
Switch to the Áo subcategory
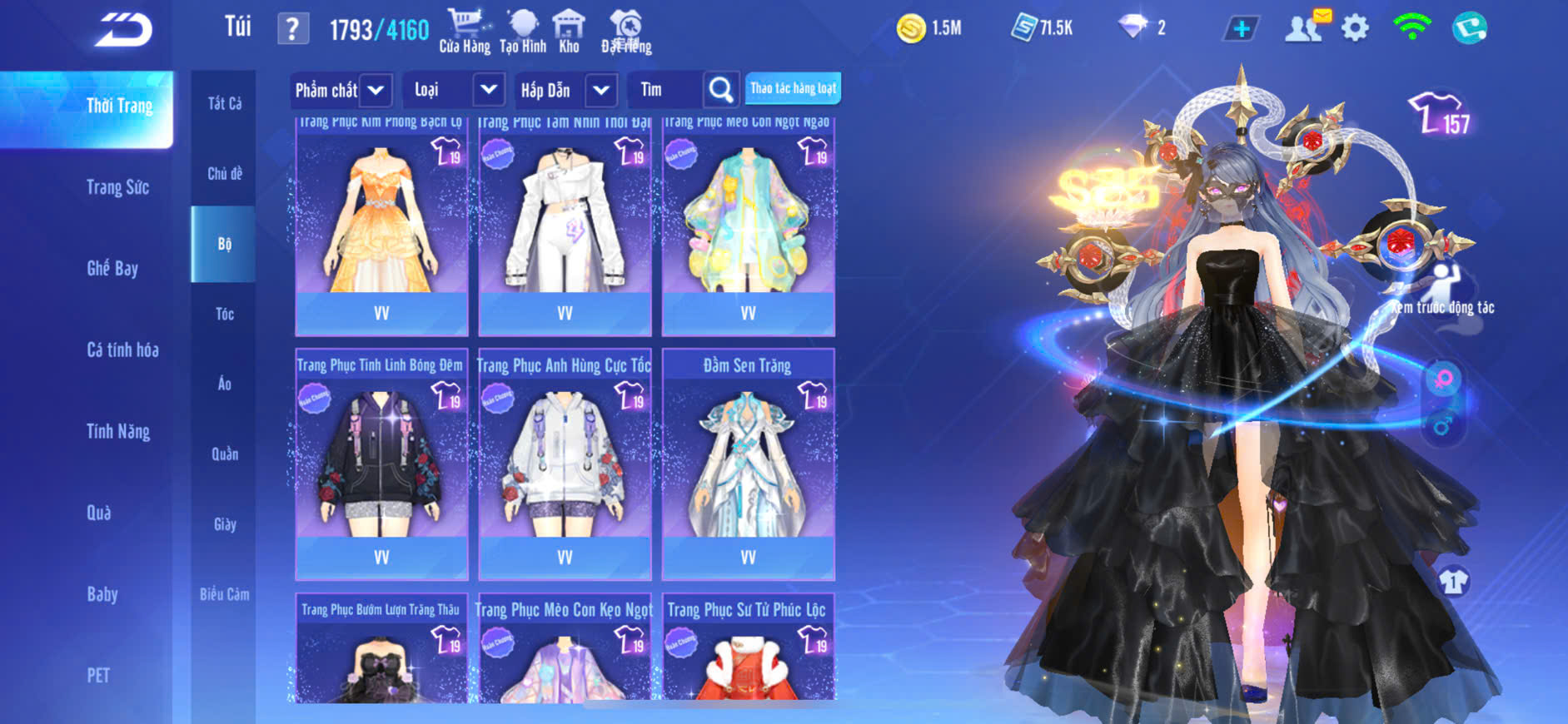(x=225, y=384)
